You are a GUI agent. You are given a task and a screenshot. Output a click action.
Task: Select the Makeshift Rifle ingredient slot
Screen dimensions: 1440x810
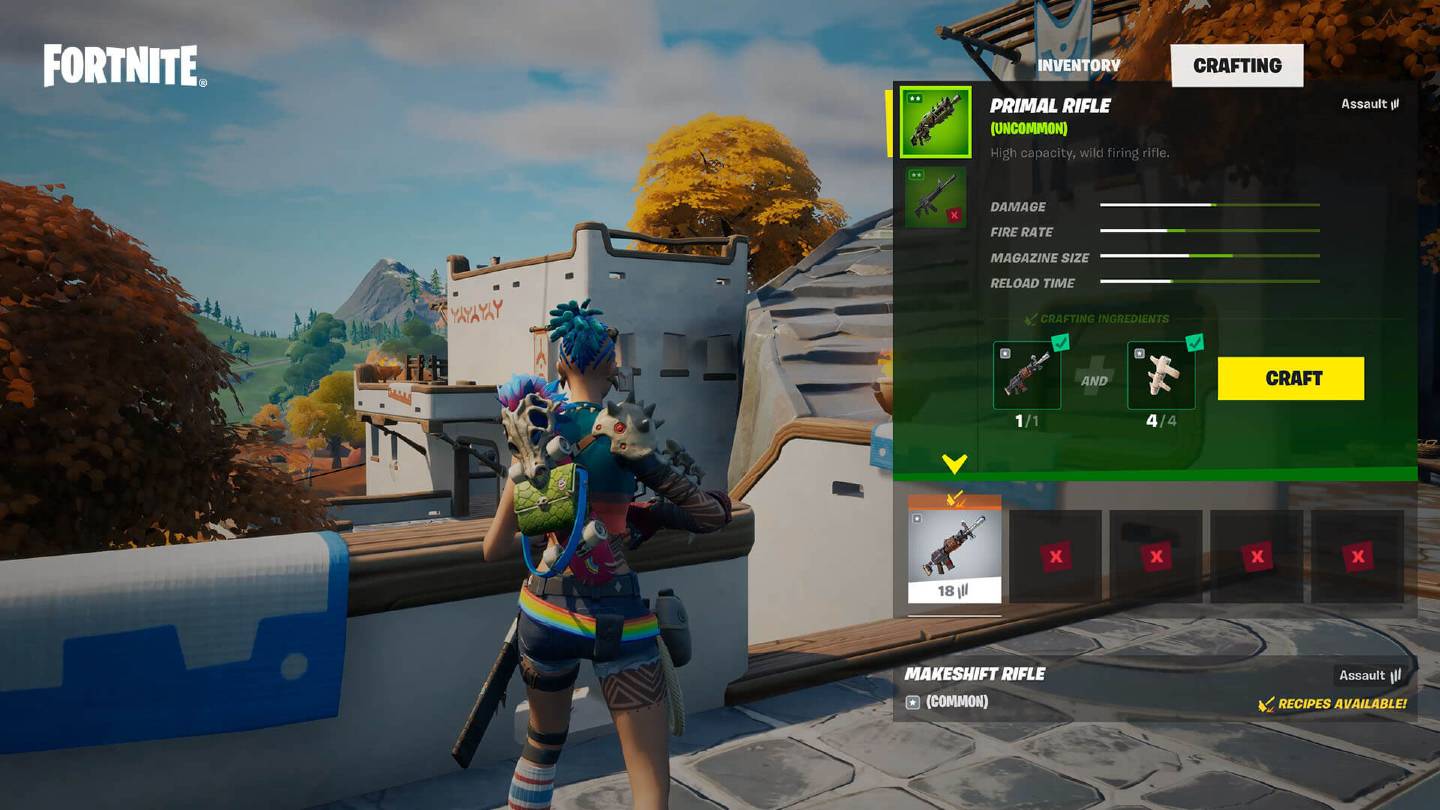pyautogui.click(x=1027, y=376)
